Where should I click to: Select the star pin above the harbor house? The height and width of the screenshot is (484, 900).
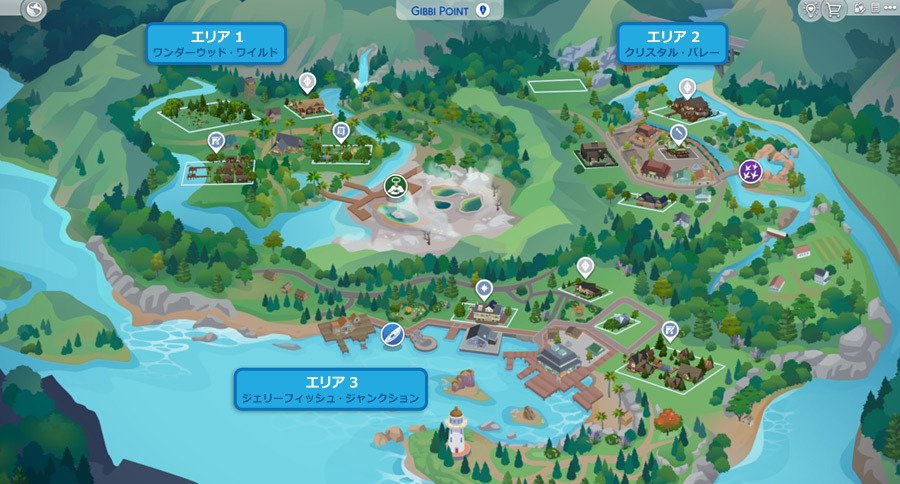coord(485,290)
